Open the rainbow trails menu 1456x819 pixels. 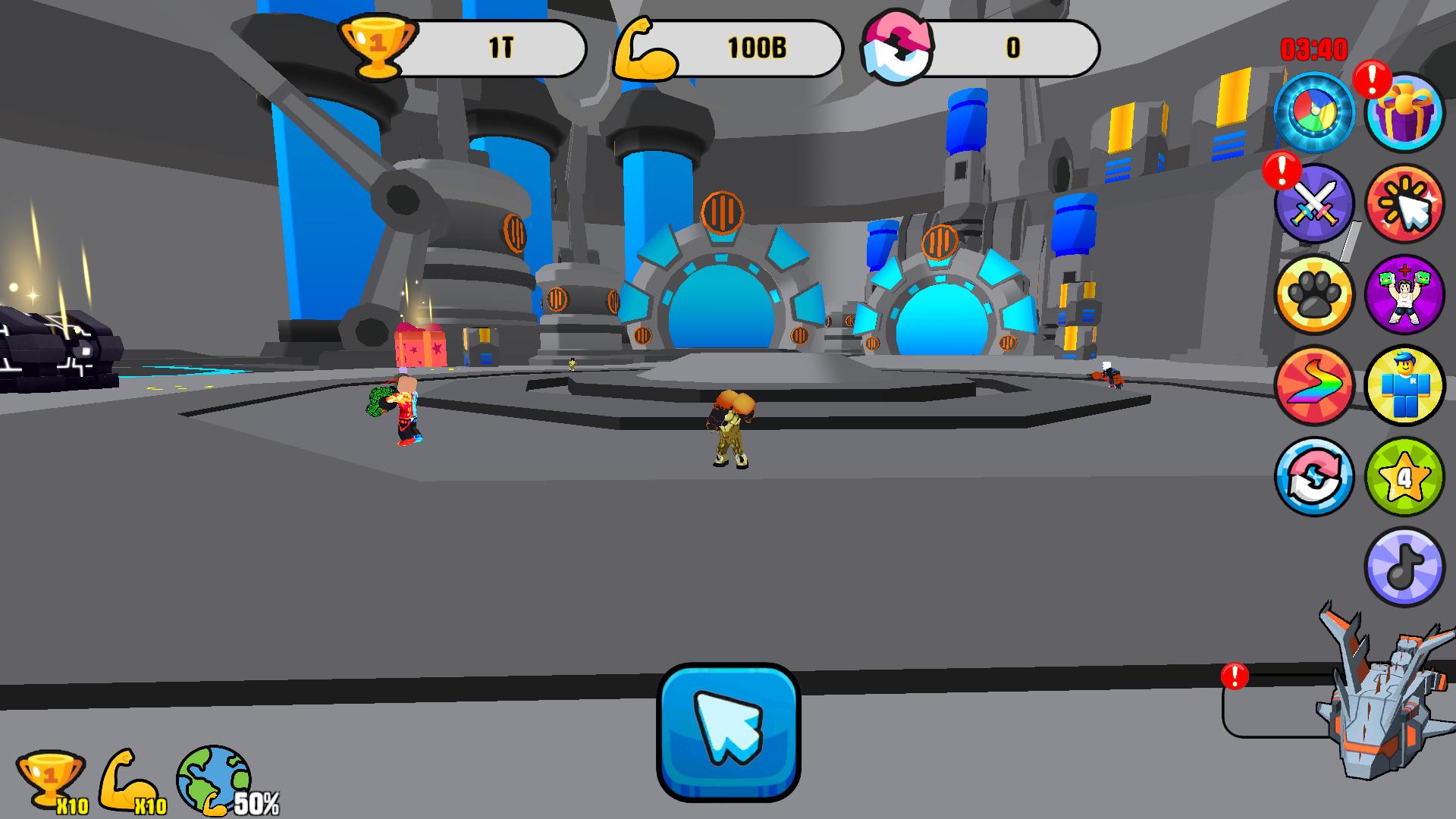[1316, 386]
